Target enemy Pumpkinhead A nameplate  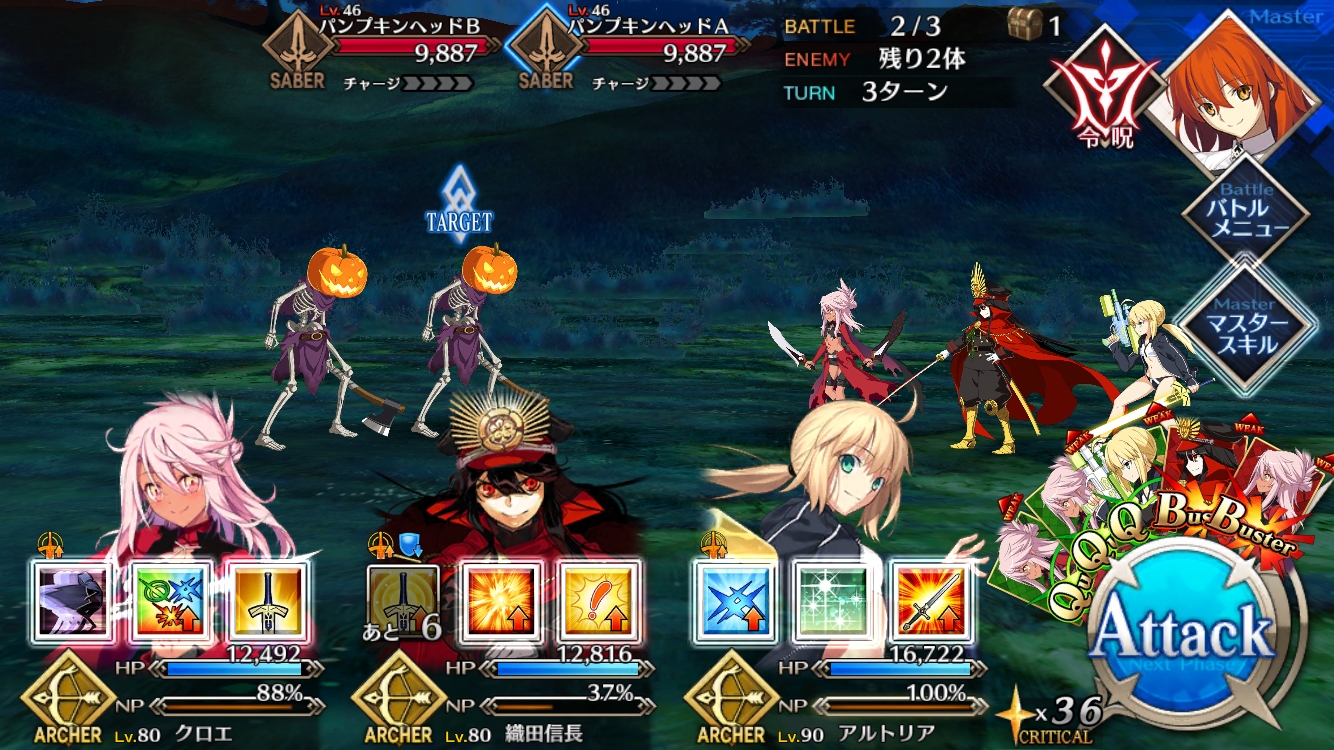point(630,50)
